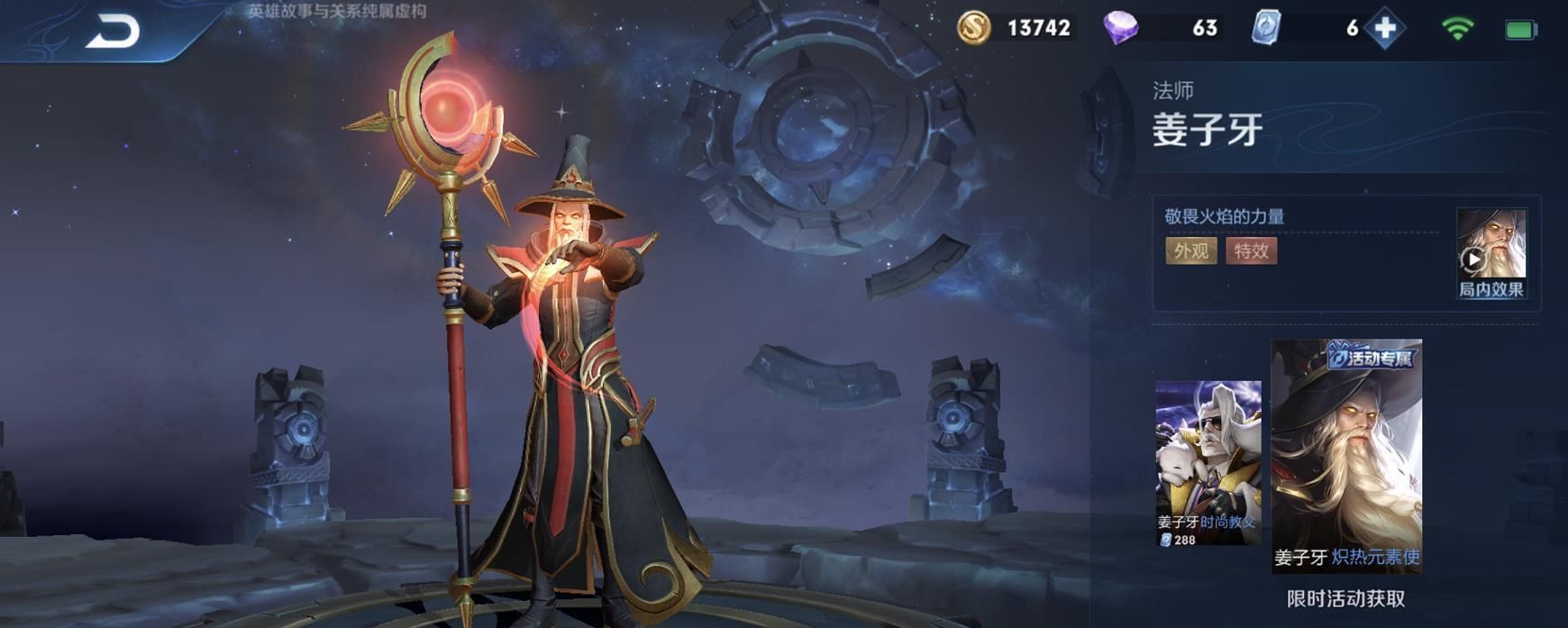Click the 特效 effects tag
This screenshot has height=628, width=1568.
click(x=1251, y=250)
